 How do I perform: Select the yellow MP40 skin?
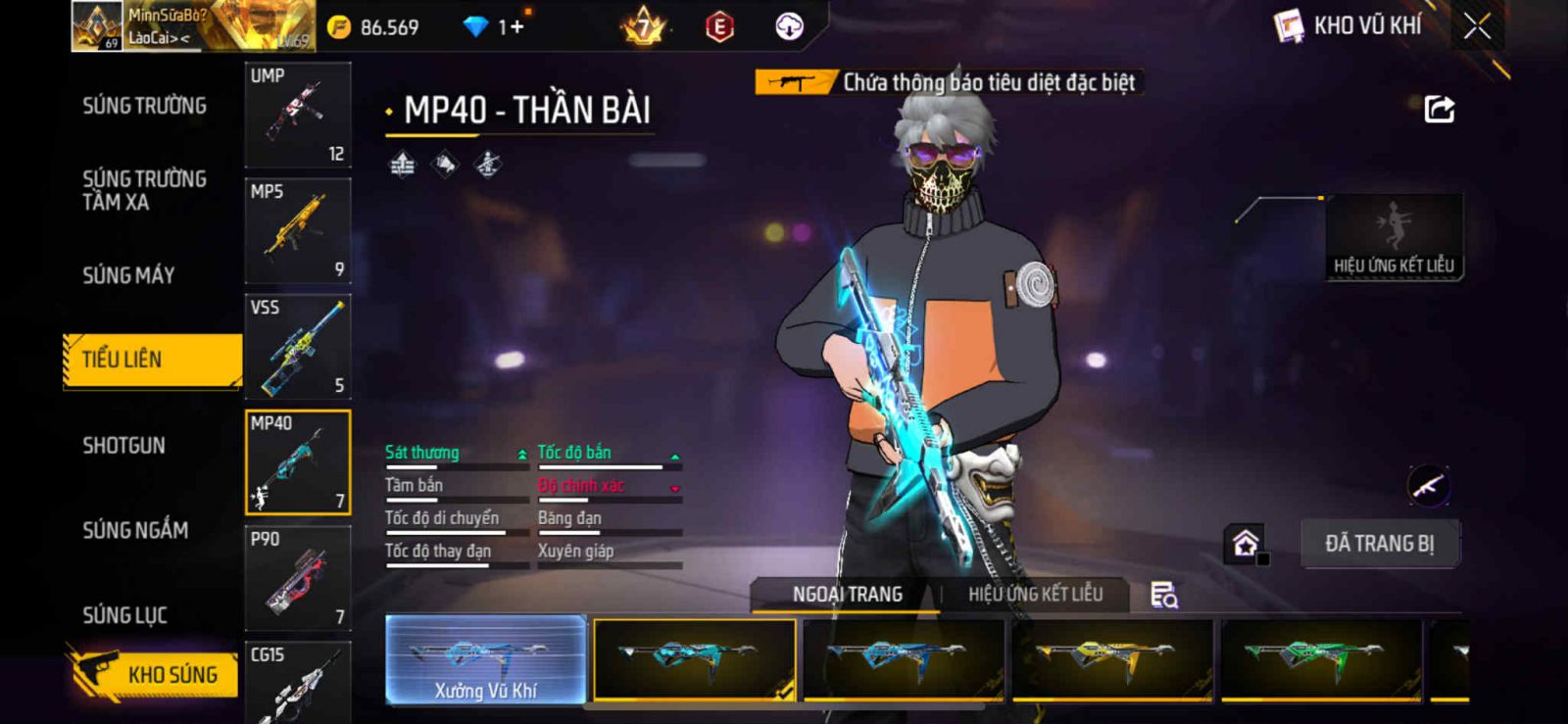(1111, 659)
